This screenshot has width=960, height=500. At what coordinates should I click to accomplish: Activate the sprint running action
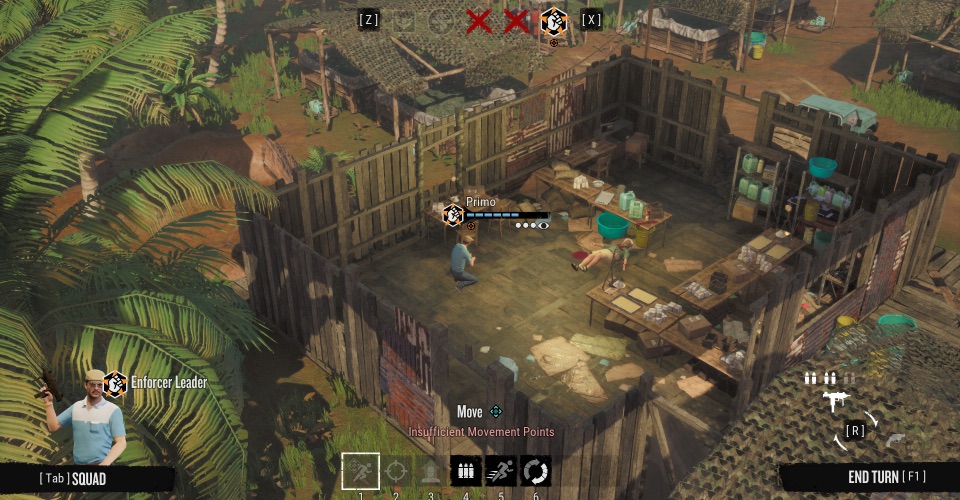coord(501,470)
